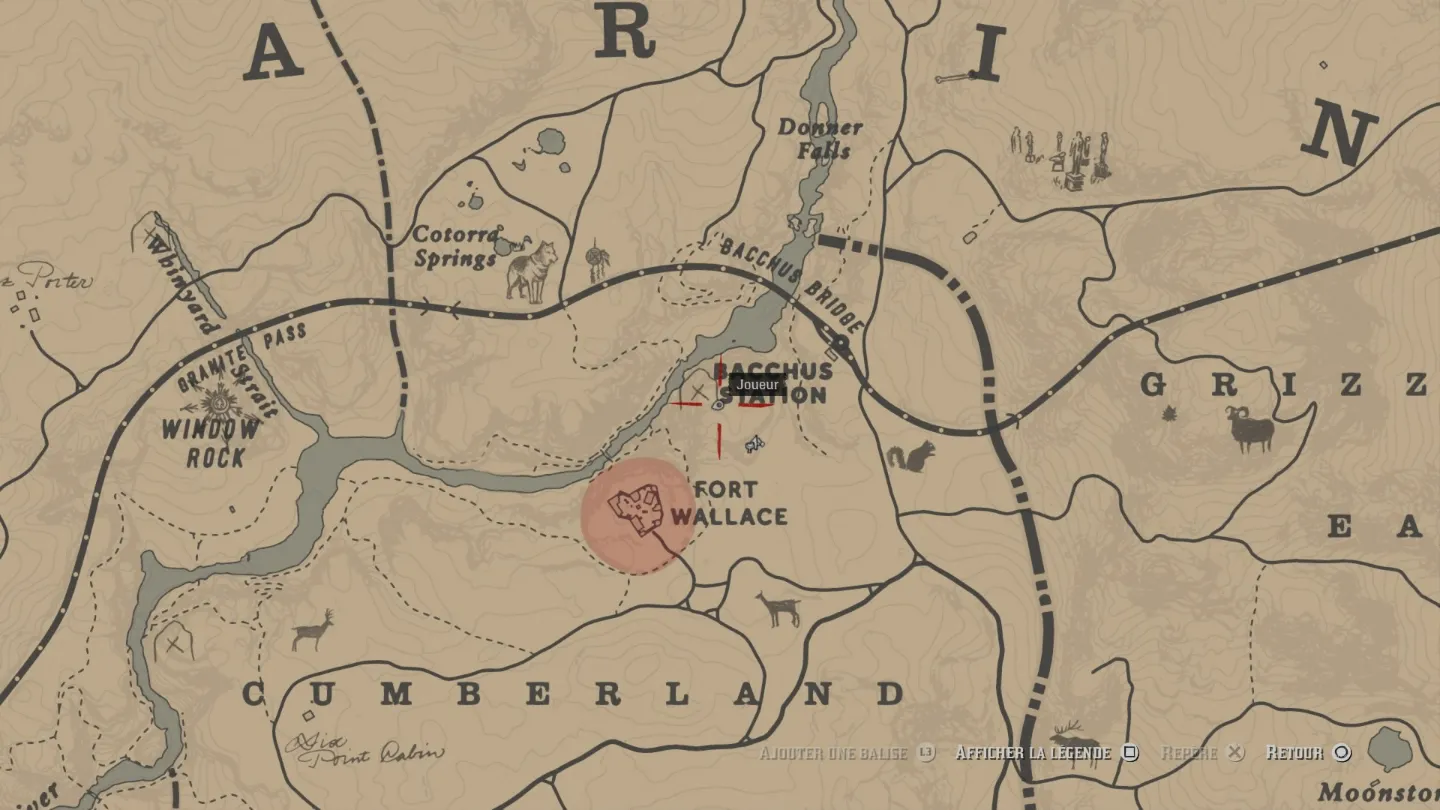The width and height of the screenshot is (1440, 810).
Task: Show the map legend via Afficher la légende
Action: [1046, 753]
